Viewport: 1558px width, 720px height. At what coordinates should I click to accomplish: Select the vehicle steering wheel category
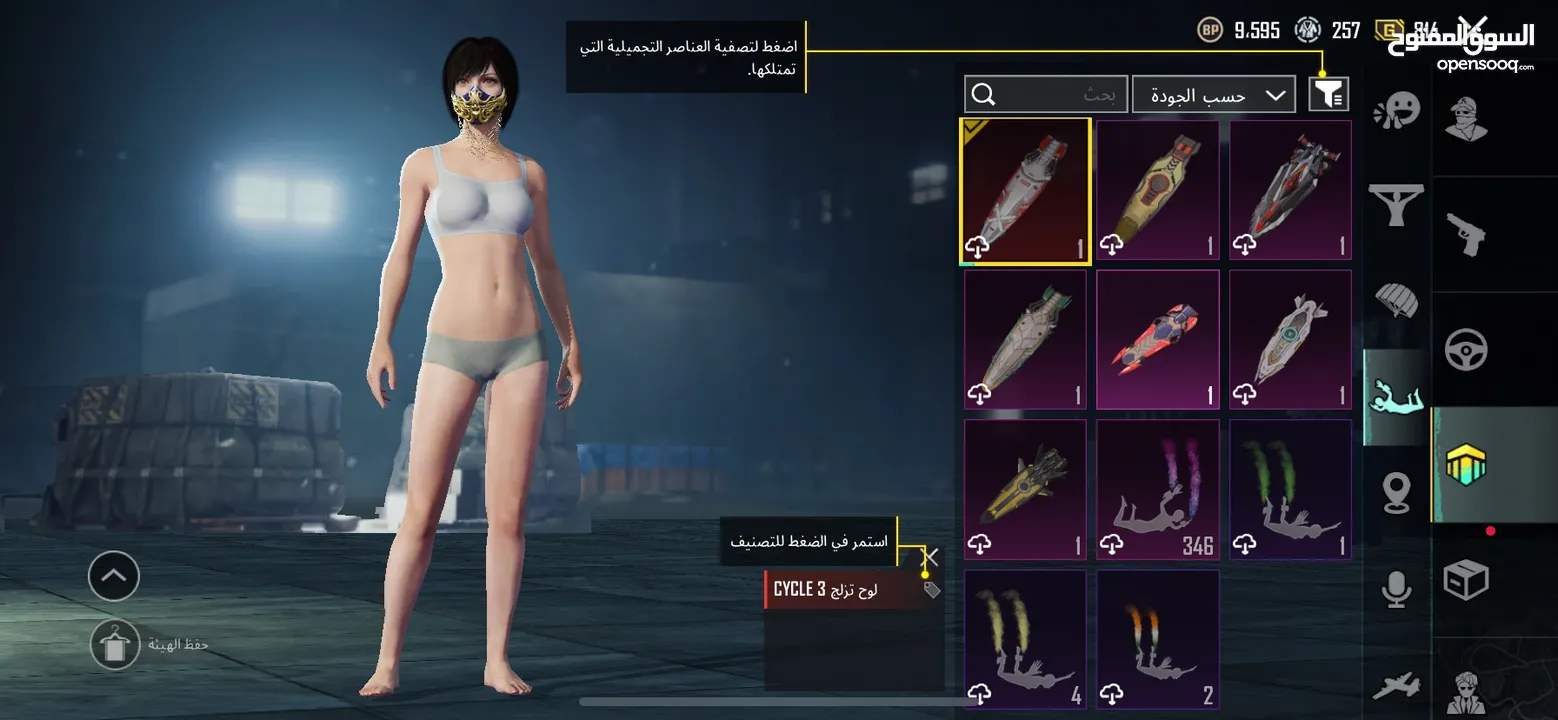click(1467, 350)
